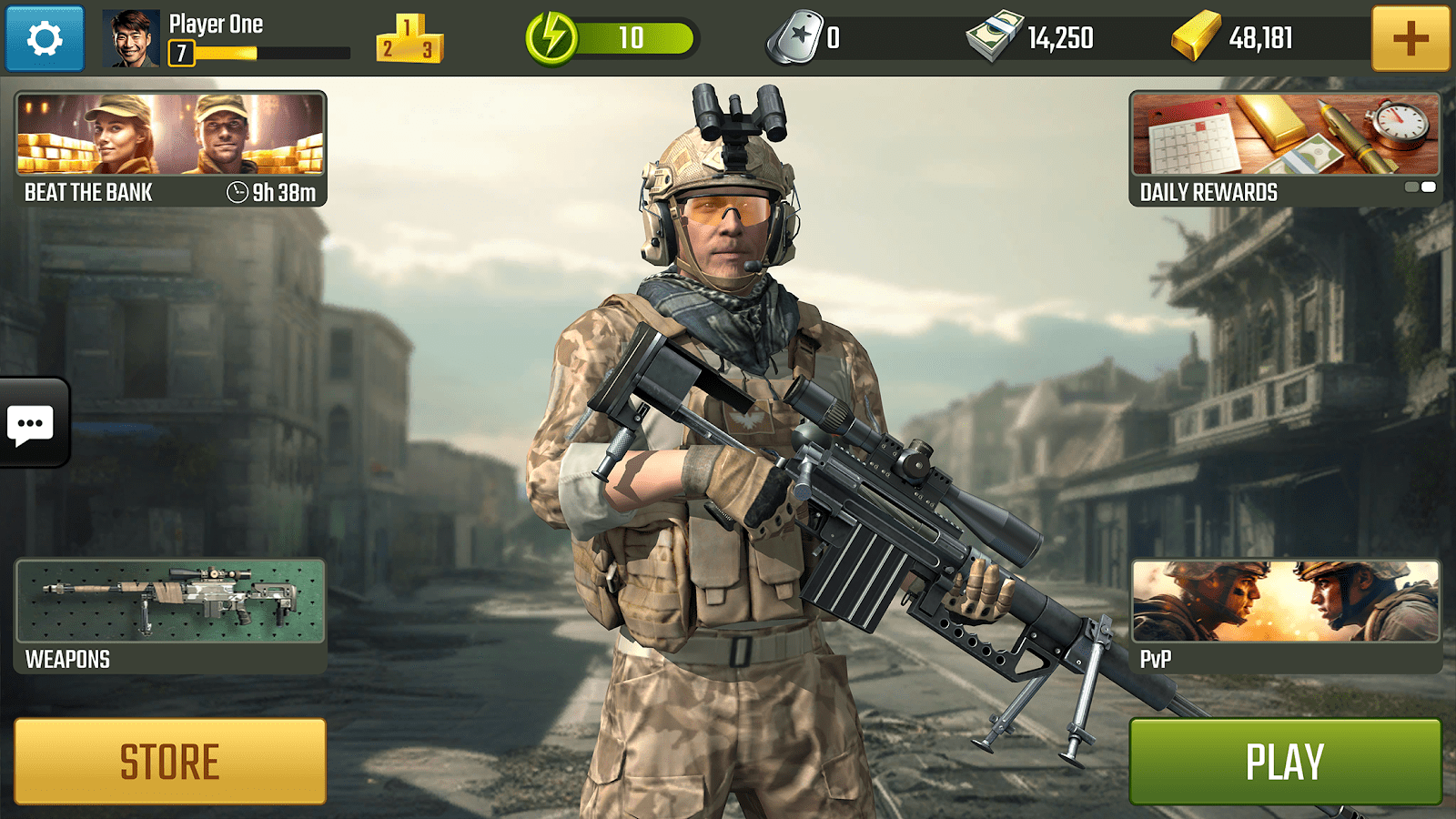Open the STORE

tap(169, 760)
